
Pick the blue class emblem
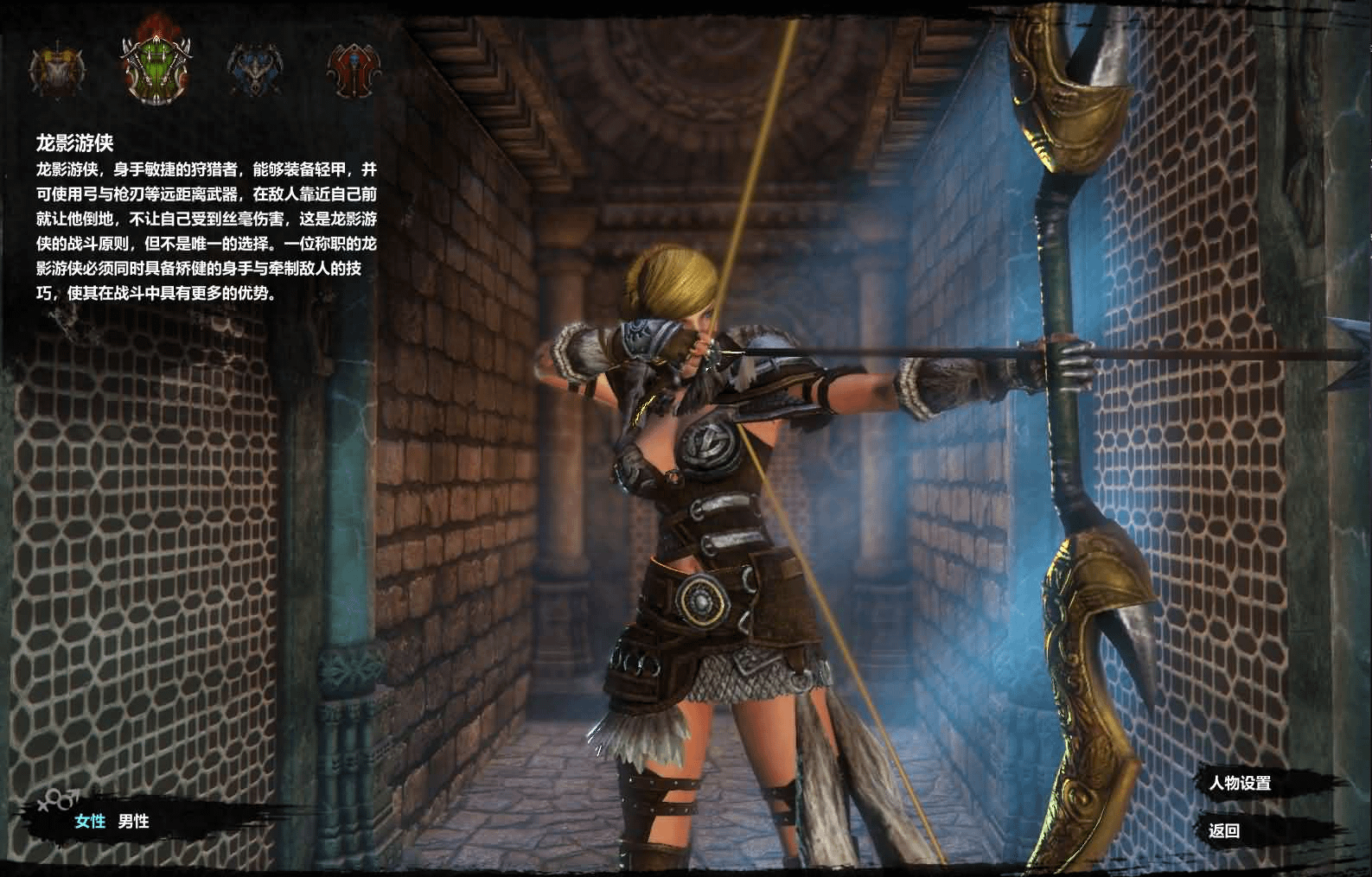[255, 71]
